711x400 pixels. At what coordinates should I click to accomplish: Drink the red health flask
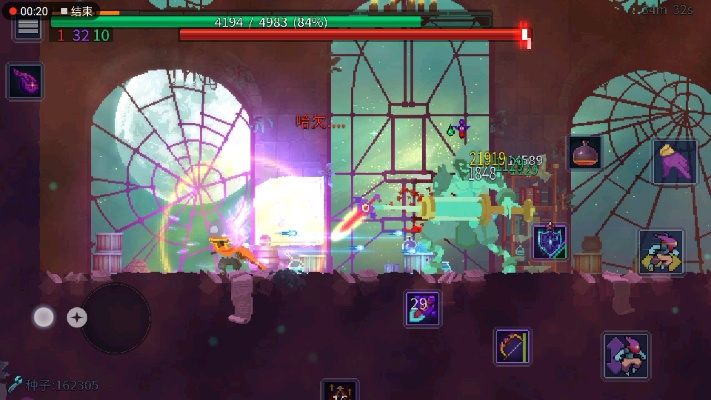(x=585, y=153)
